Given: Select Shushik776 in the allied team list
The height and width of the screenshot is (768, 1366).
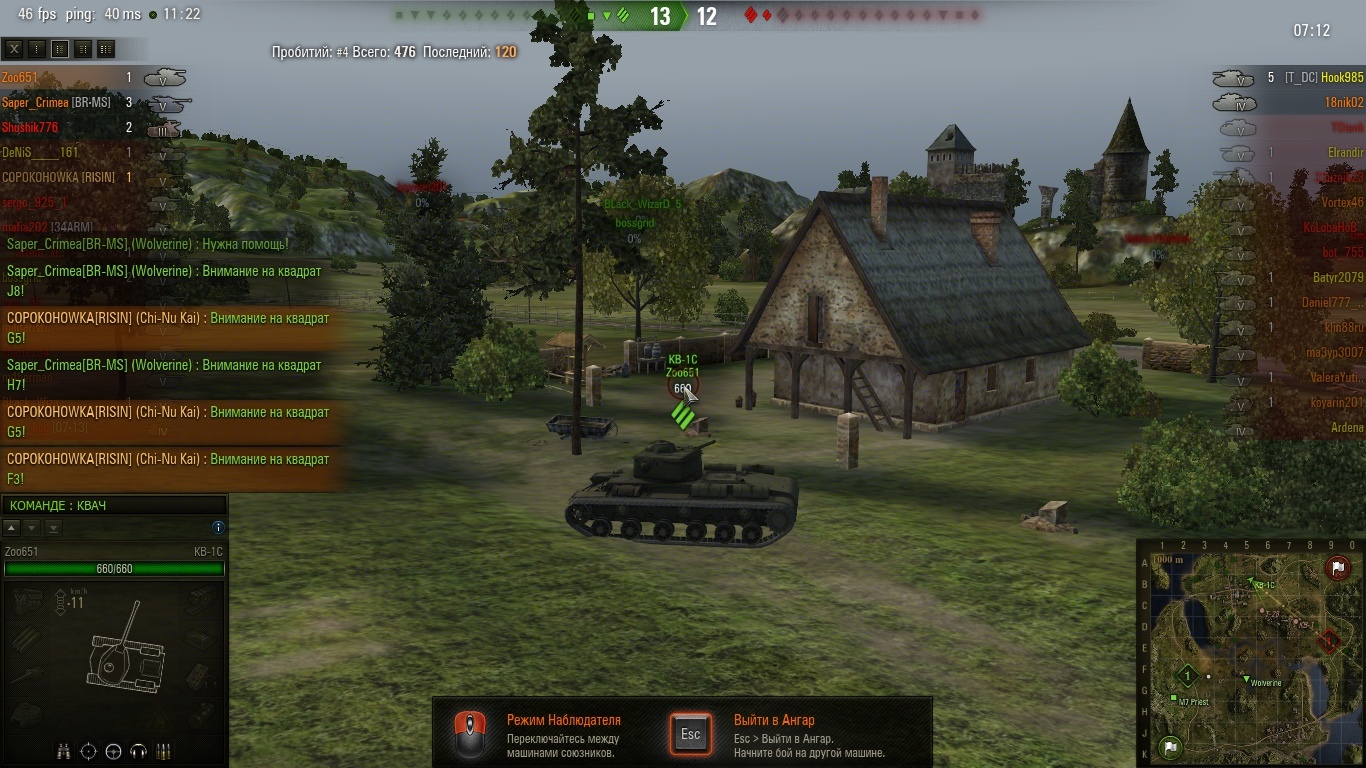Looking at the screenshot, I should pyautogui.click(x=30, y=127).
